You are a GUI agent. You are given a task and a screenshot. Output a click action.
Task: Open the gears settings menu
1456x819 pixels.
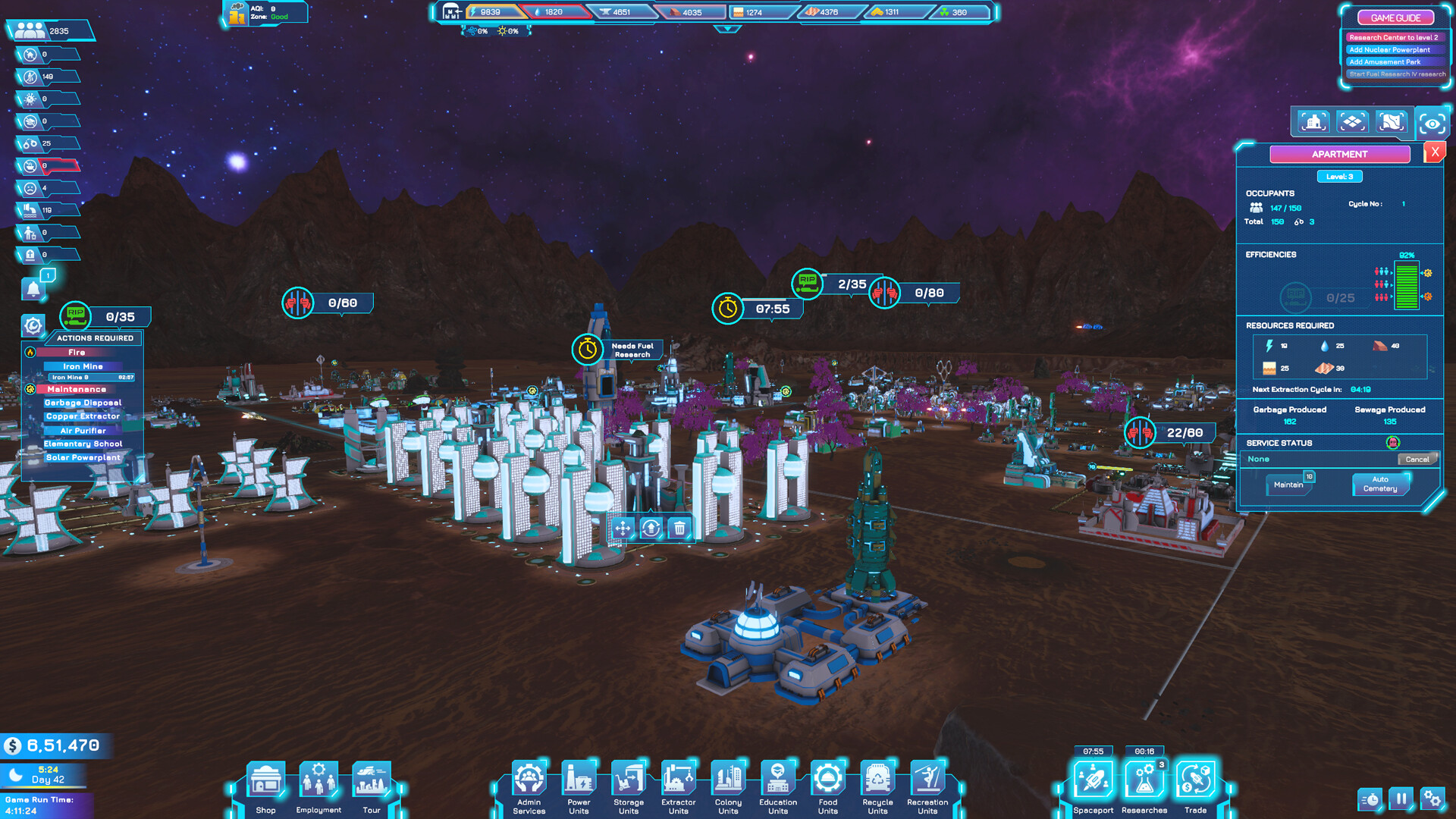1432,799
